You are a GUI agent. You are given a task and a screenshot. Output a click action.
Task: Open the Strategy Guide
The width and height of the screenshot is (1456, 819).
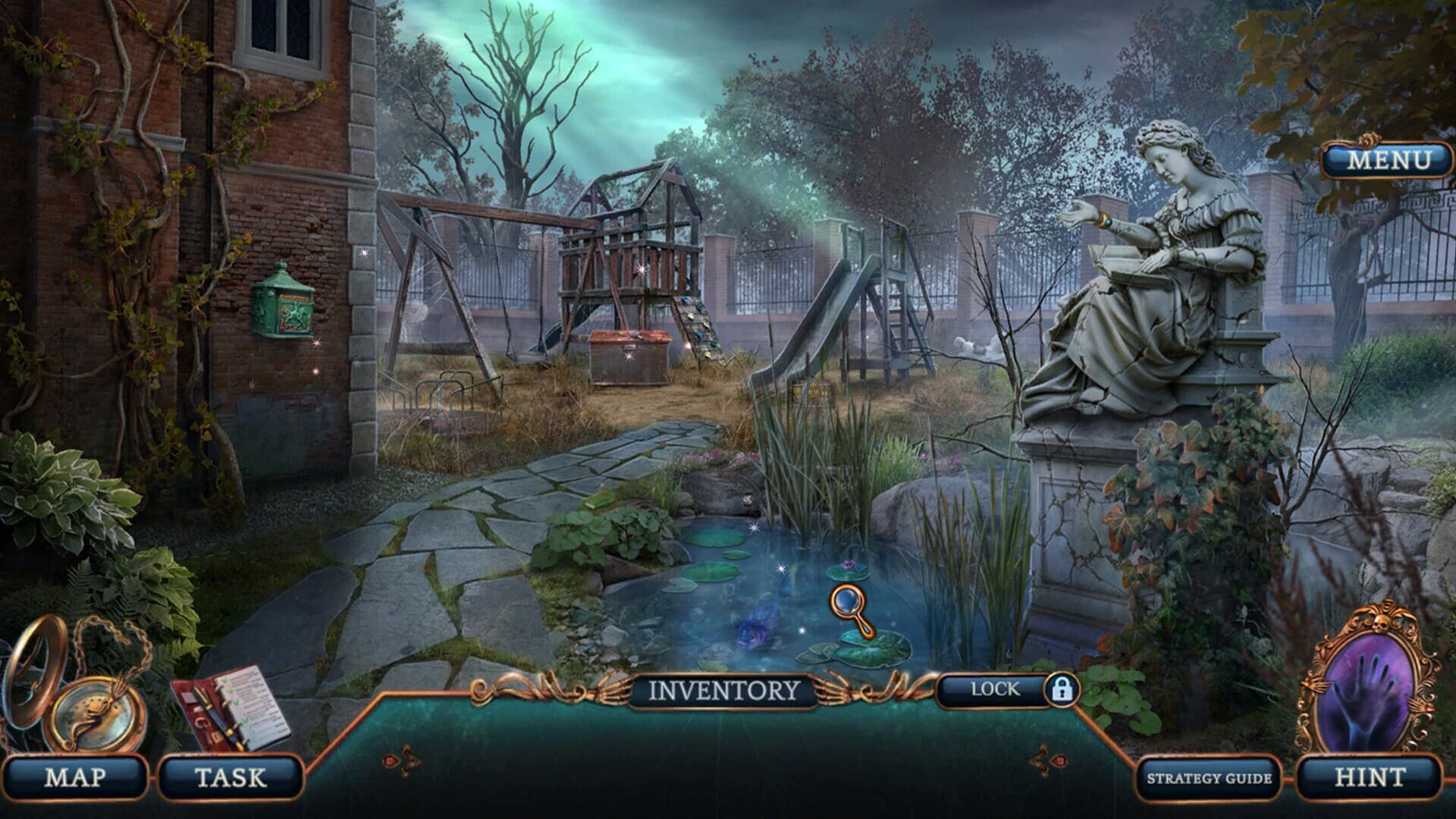(1209, 778)
